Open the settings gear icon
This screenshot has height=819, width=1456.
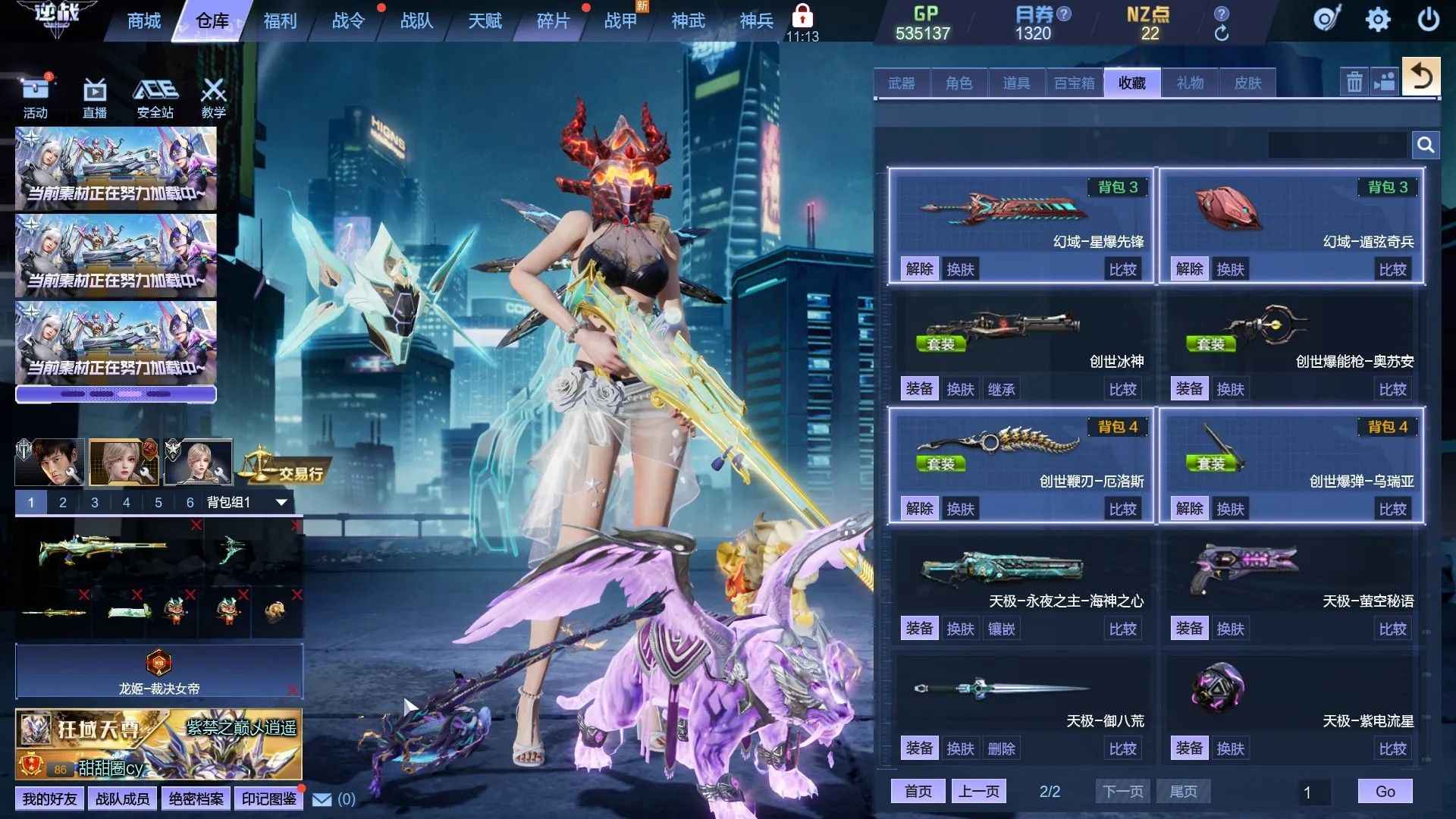1378,20
